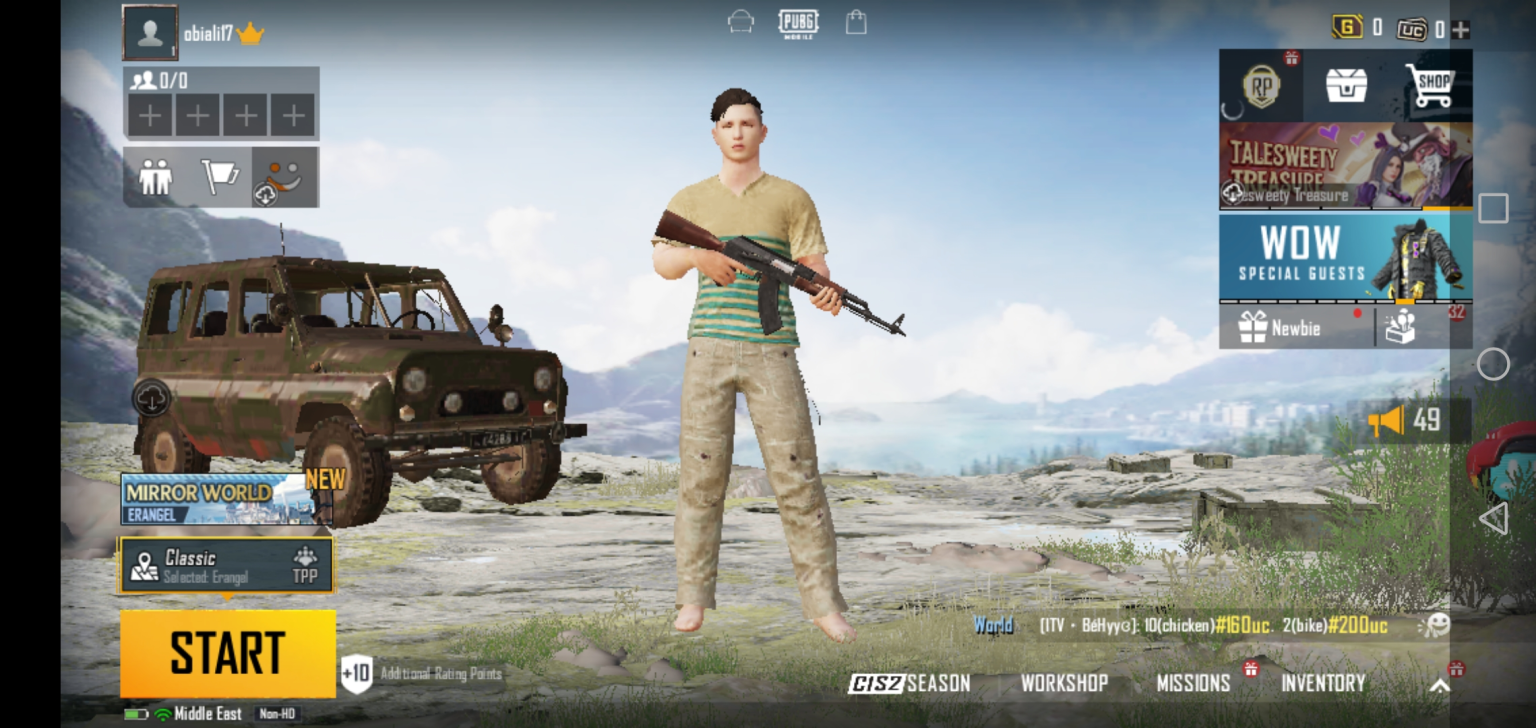
Task: Add UC with the plus button
Action: (1461, 30)
